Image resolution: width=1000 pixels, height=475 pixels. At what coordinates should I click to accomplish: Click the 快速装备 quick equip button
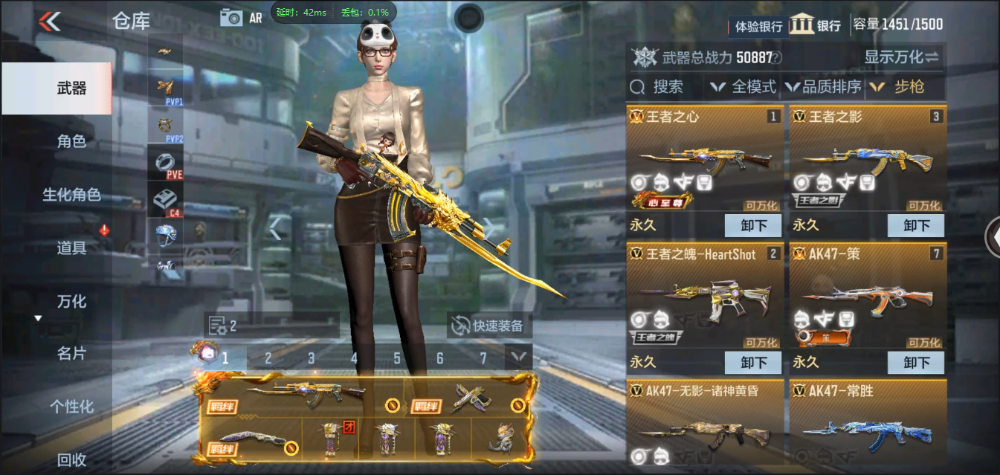click(x=490, y=325)
